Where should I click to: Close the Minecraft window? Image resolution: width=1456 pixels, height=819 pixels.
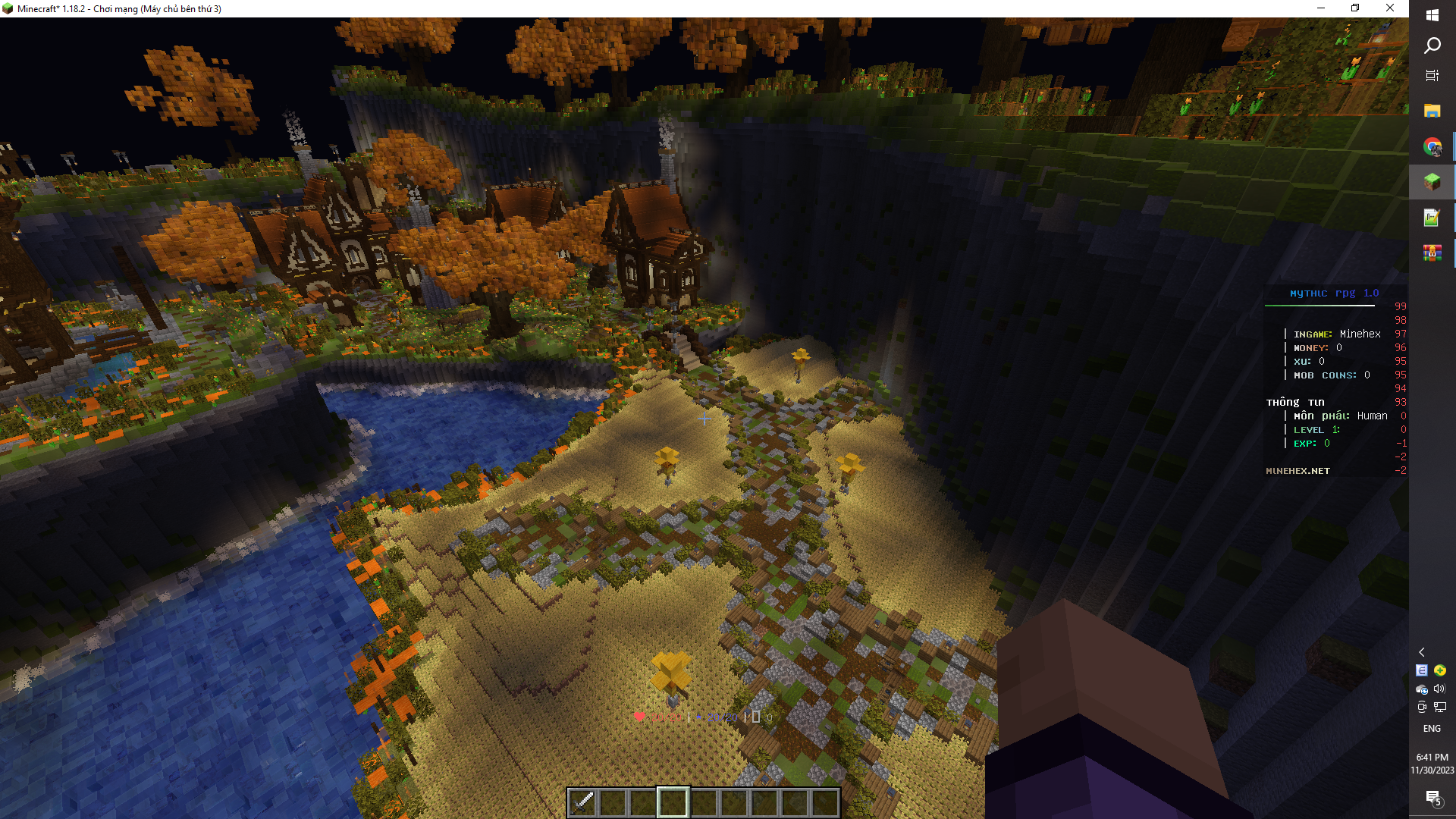click(x=1390, y=8)
